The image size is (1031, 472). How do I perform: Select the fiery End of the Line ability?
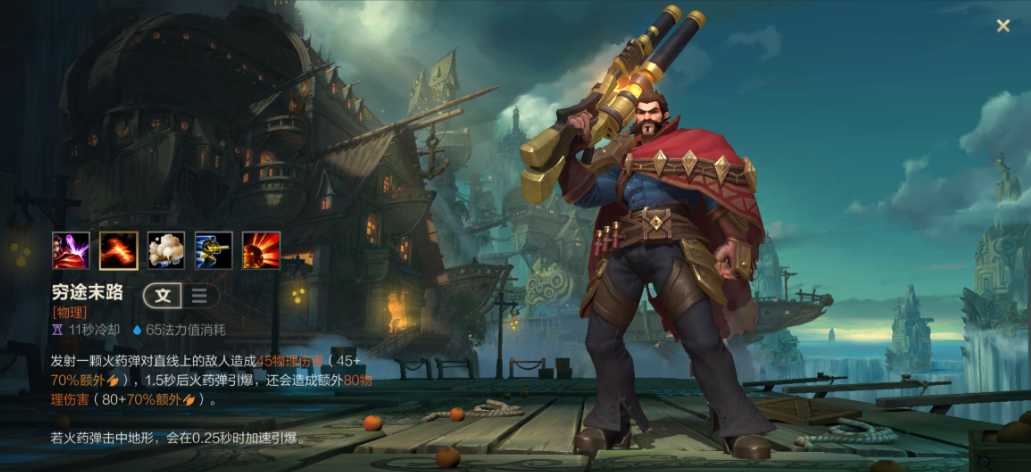[x=119, y=250]
